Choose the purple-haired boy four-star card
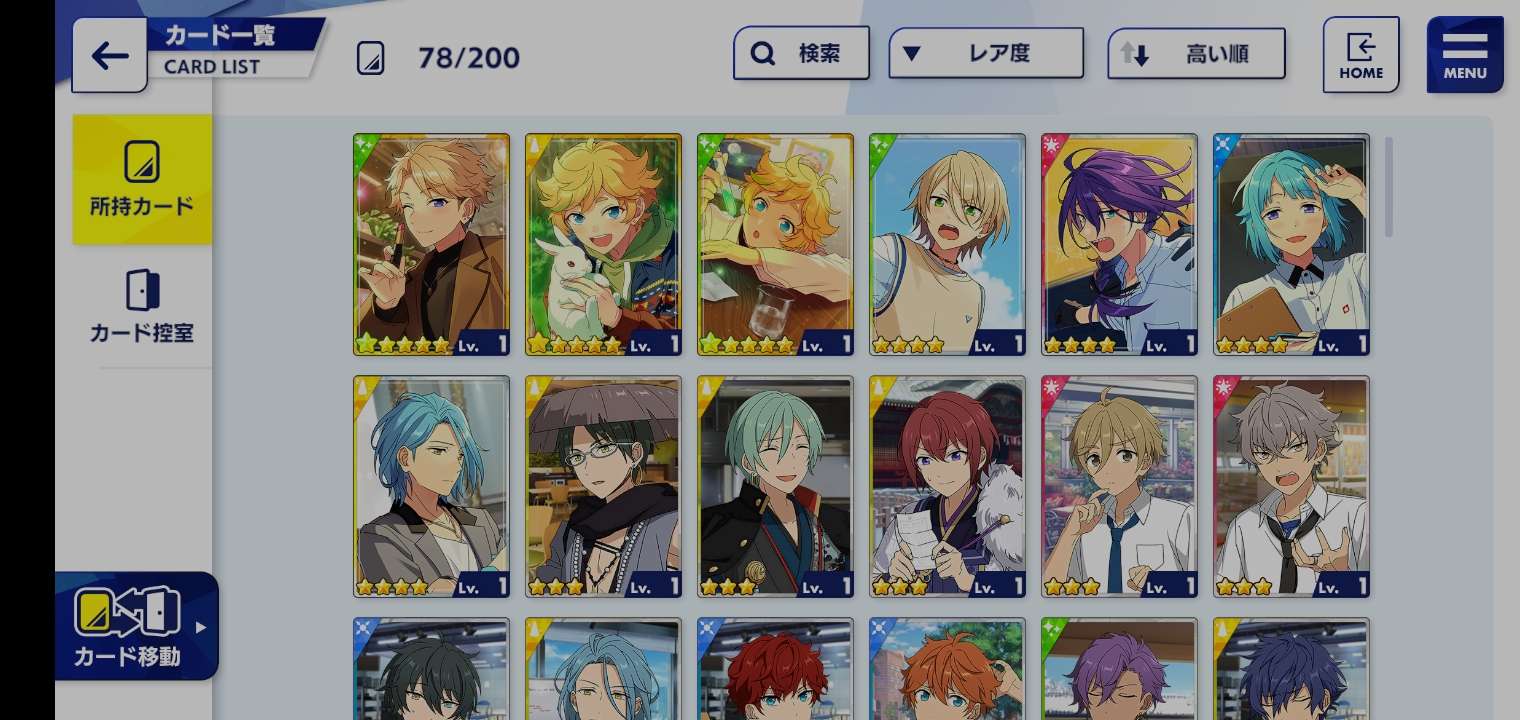Screen dimensions: 1520x720 (x=1119, y=244)
